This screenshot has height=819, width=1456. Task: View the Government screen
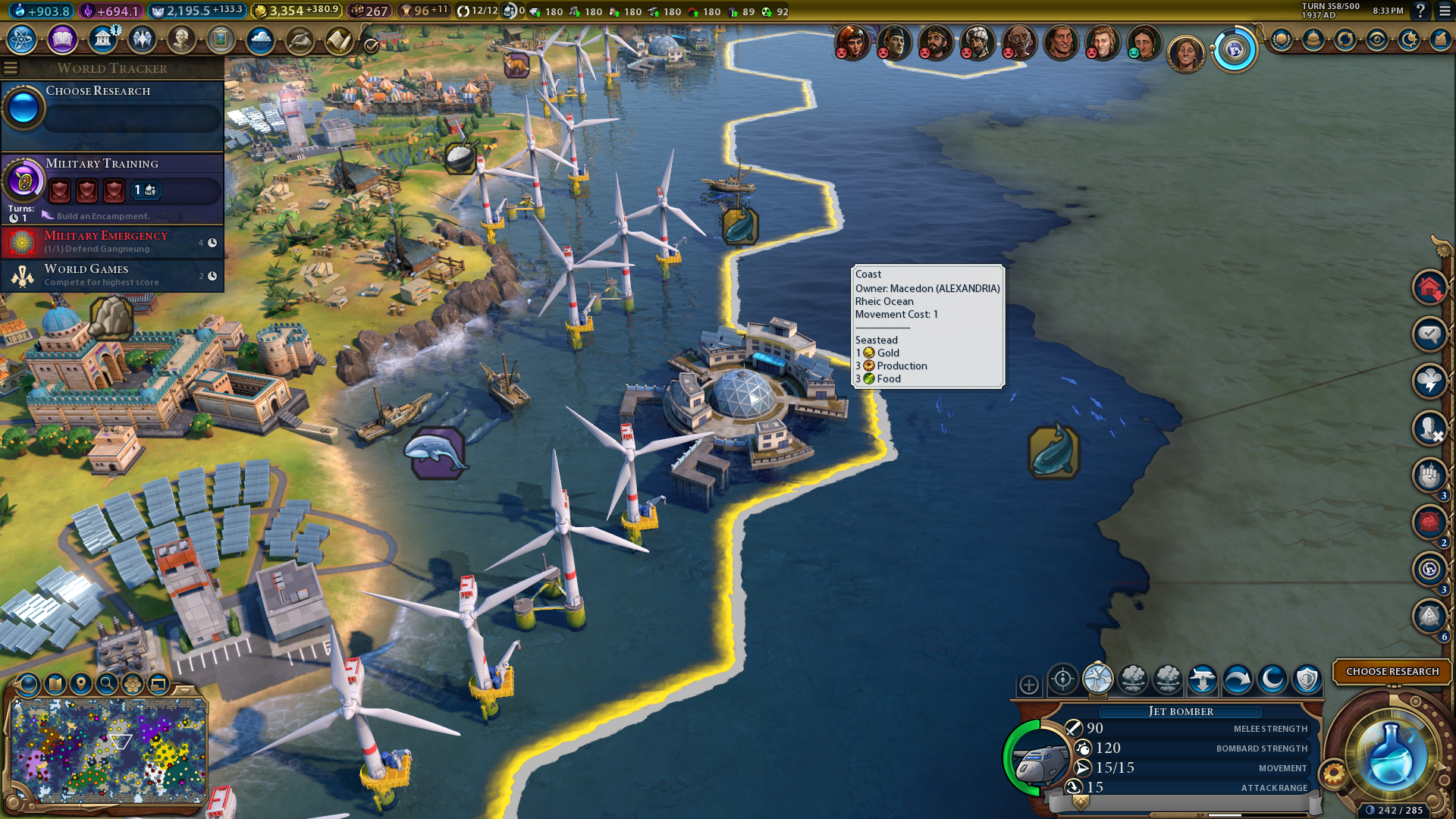[x=102, y=39]
